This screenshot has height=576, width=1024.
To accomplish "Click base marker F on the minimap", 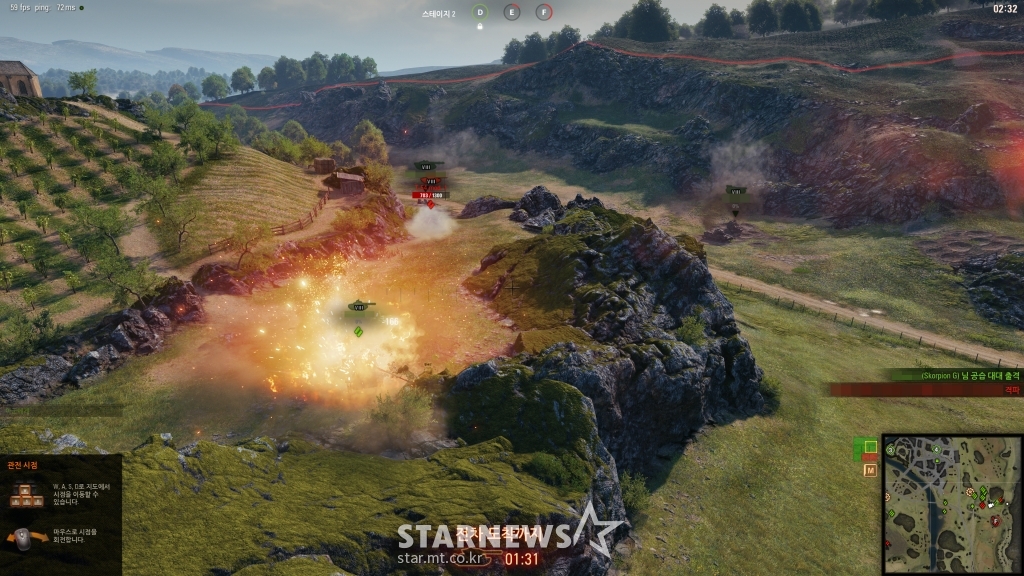I will [995, 520].
